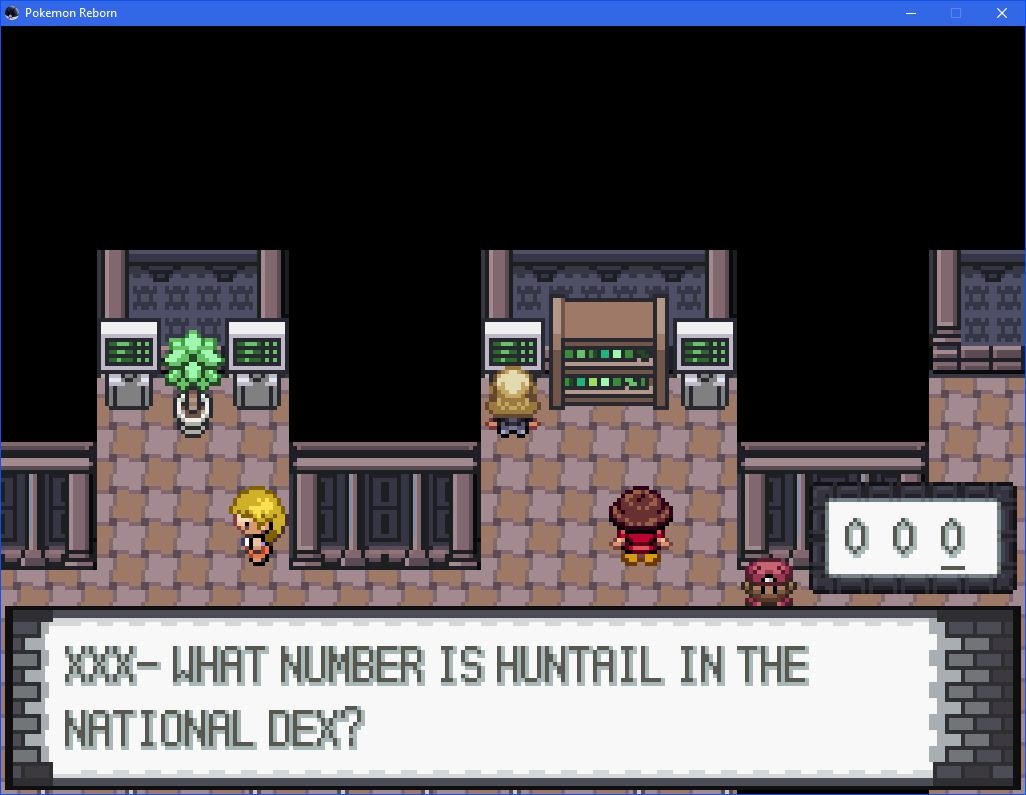Screen dimensions: 1026x795
Task: Select the underlined digit in the number entry
Action: click(952, 538)
